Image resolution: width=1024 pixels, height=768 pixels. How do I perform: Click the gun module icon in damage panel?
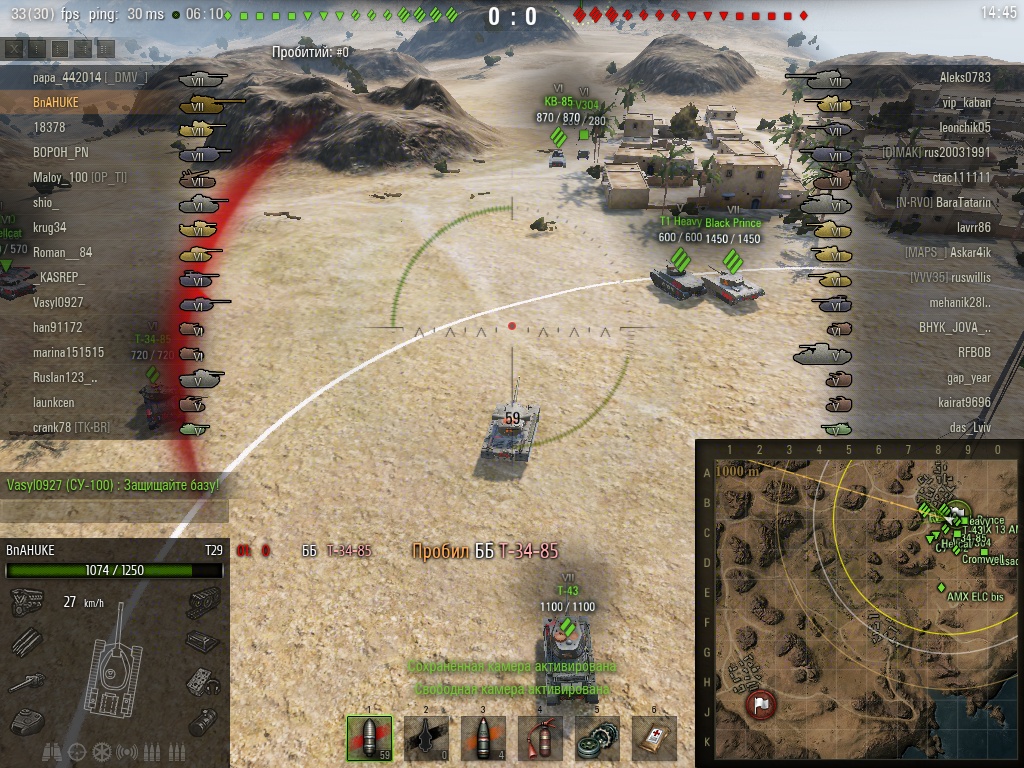coord(25,682)
